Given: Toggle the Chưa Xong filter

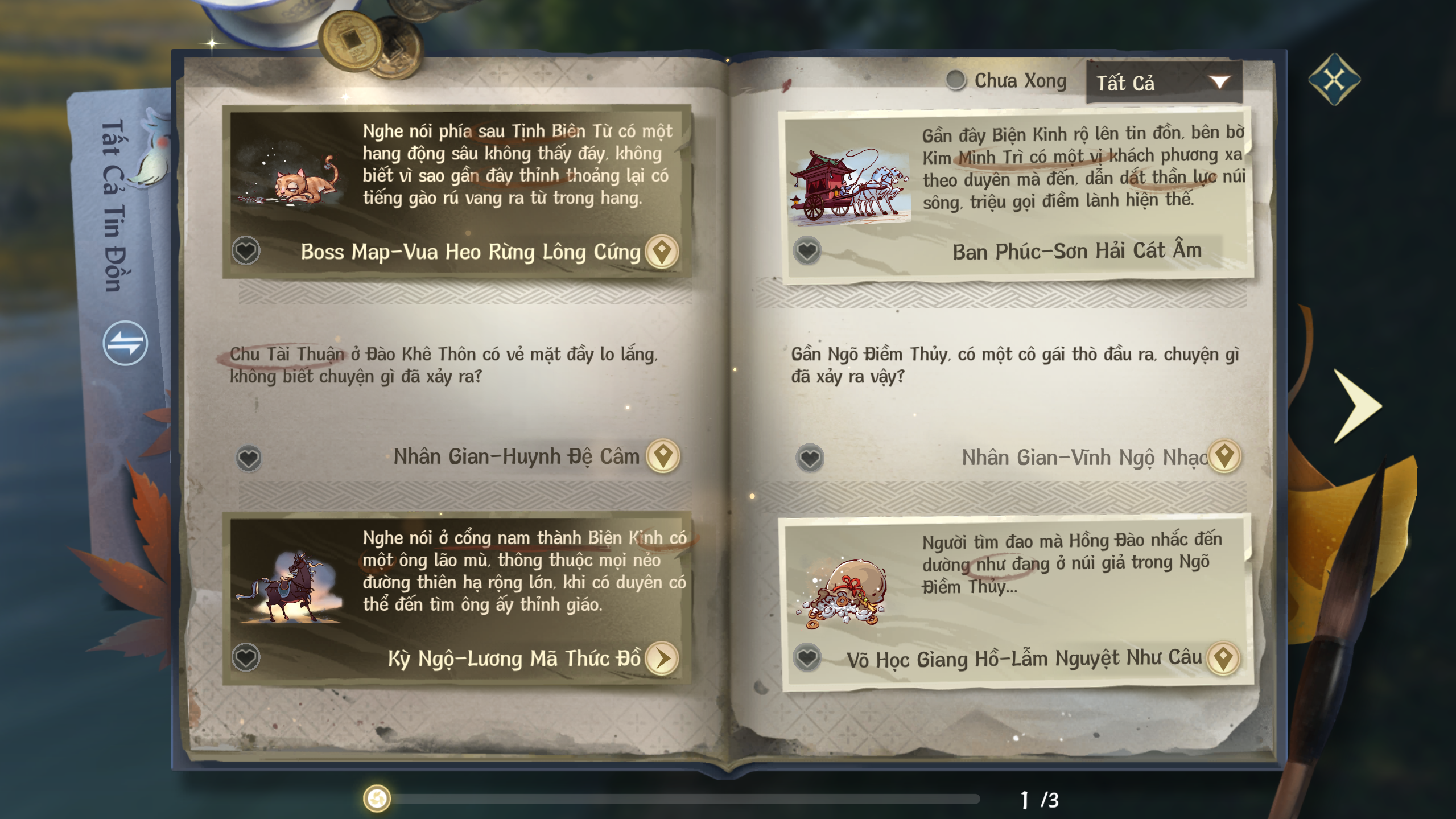Looking at the screenshot, I should pos(956,80).
